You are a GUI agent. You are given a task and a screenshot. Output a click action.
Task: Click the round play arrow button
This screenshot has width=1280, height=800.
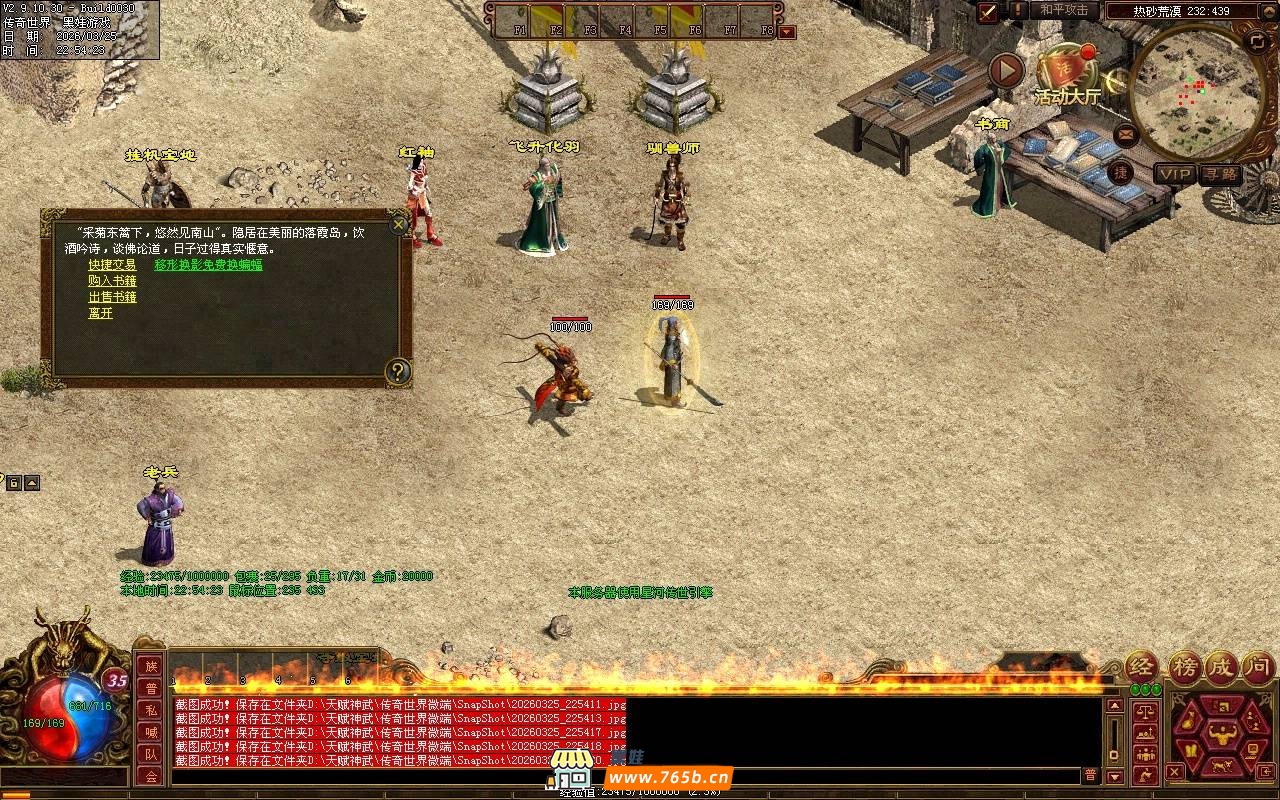coord(1006,70)
